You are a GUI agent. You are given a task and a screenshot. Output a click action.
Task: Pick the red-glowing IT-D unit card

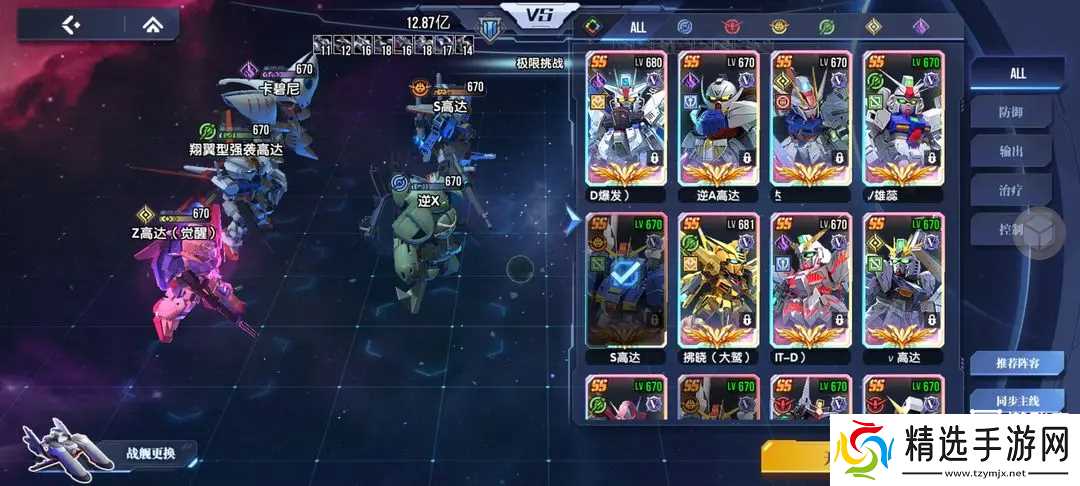coord(810,283)
